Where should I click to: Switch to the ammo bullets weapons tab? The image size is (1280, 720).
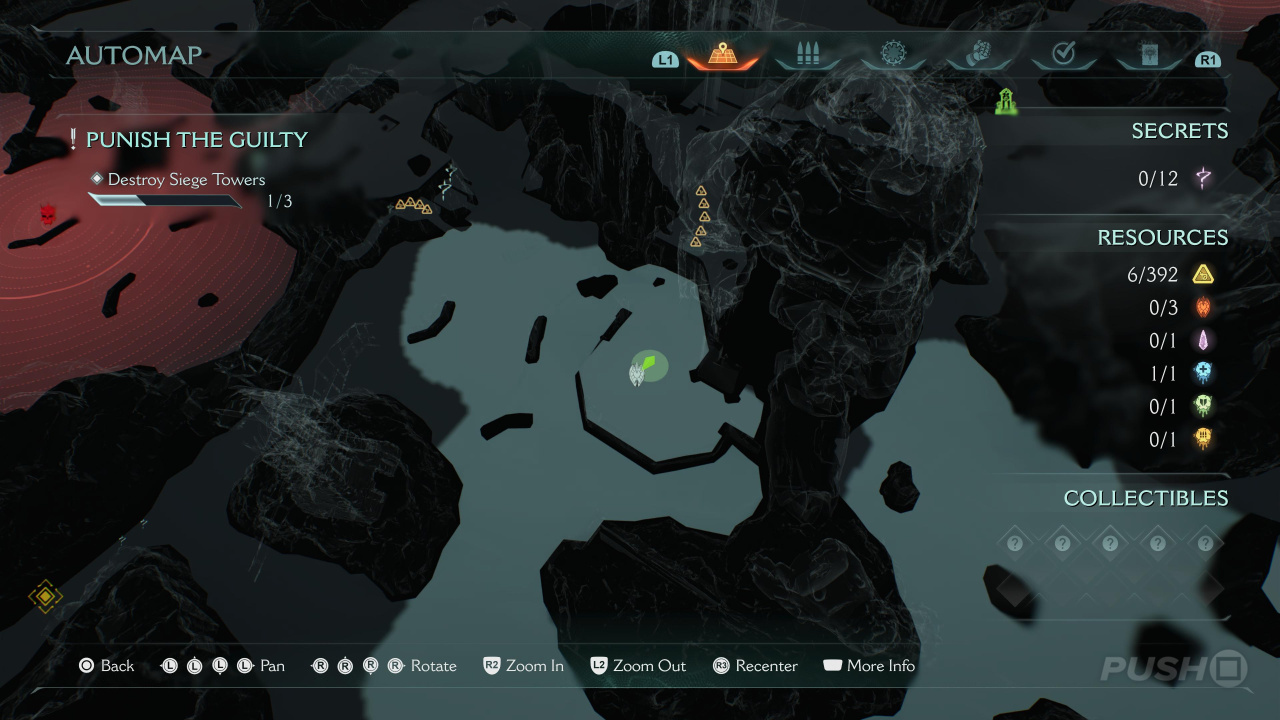click(x=807, y=55)
